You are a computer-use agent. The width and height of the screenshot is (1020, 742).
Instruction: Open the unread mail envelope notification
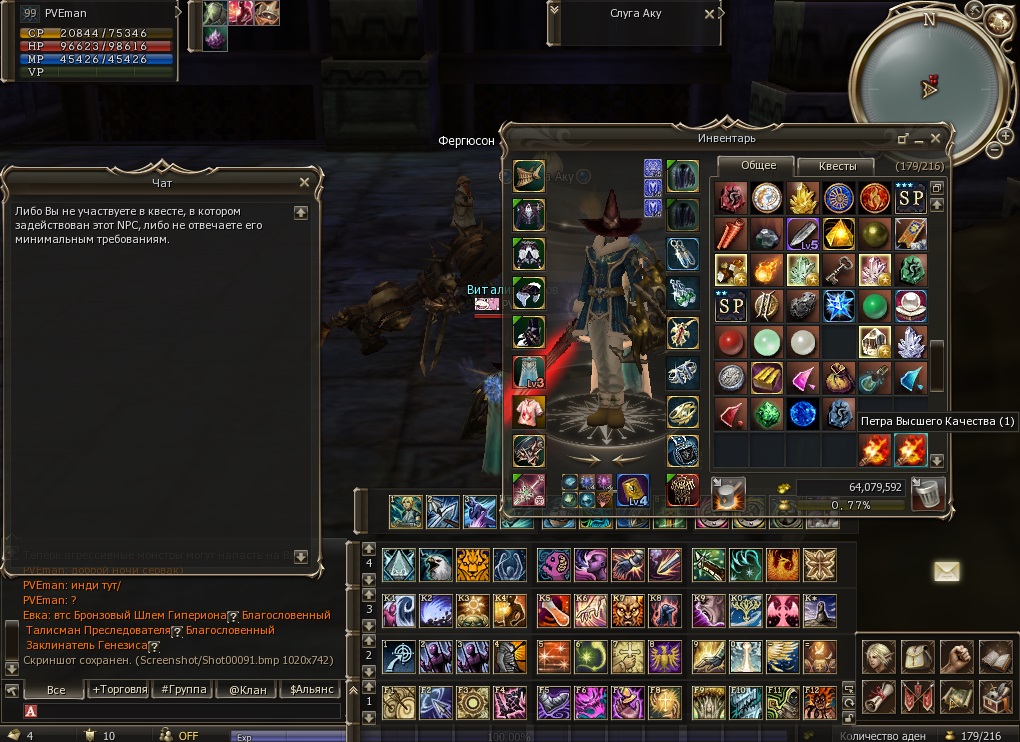[x=946, y=571]
